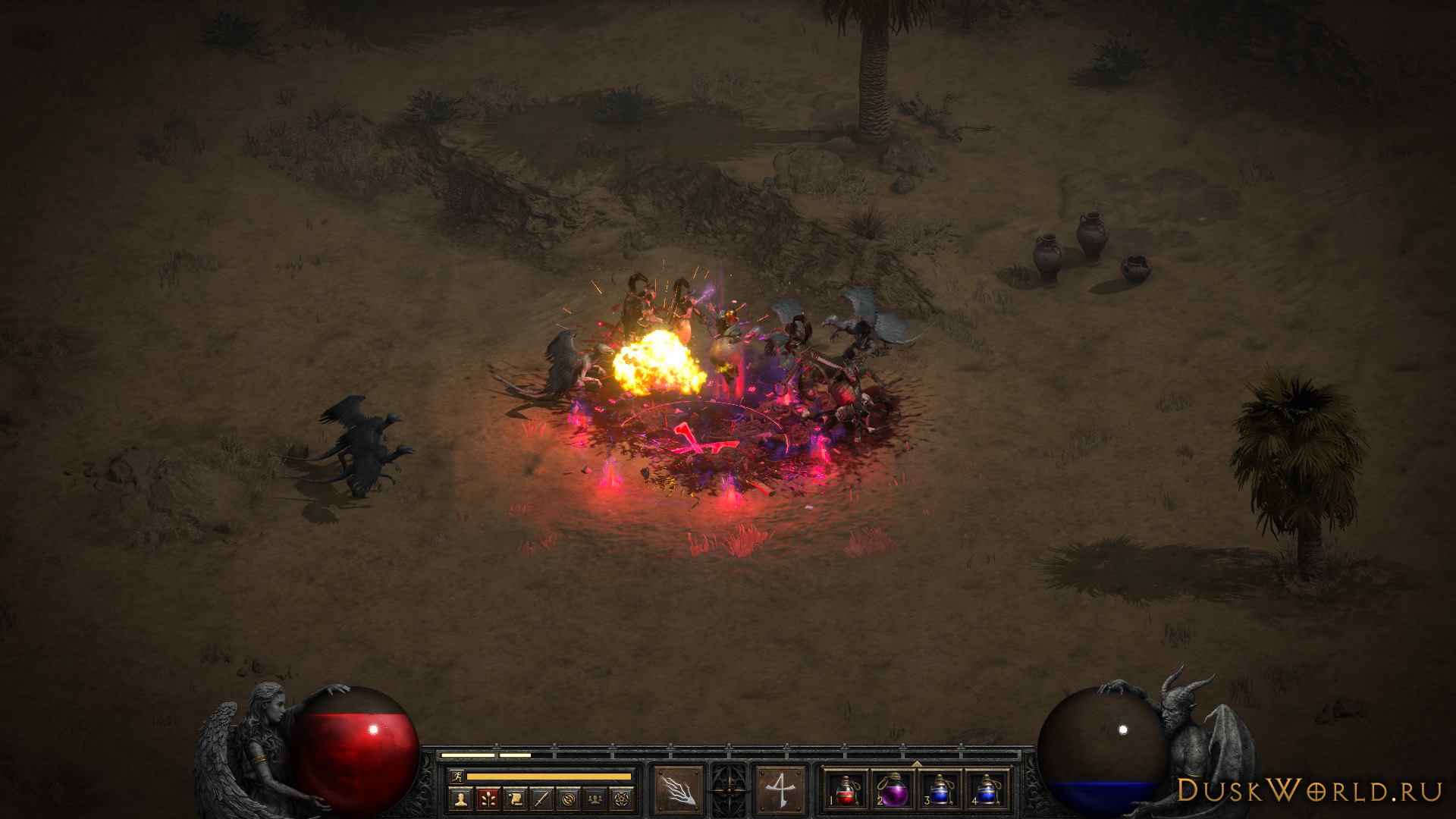Show the automap with the round icon
The height and width of the screenshot is (819, 1456).
pos(569,799)
